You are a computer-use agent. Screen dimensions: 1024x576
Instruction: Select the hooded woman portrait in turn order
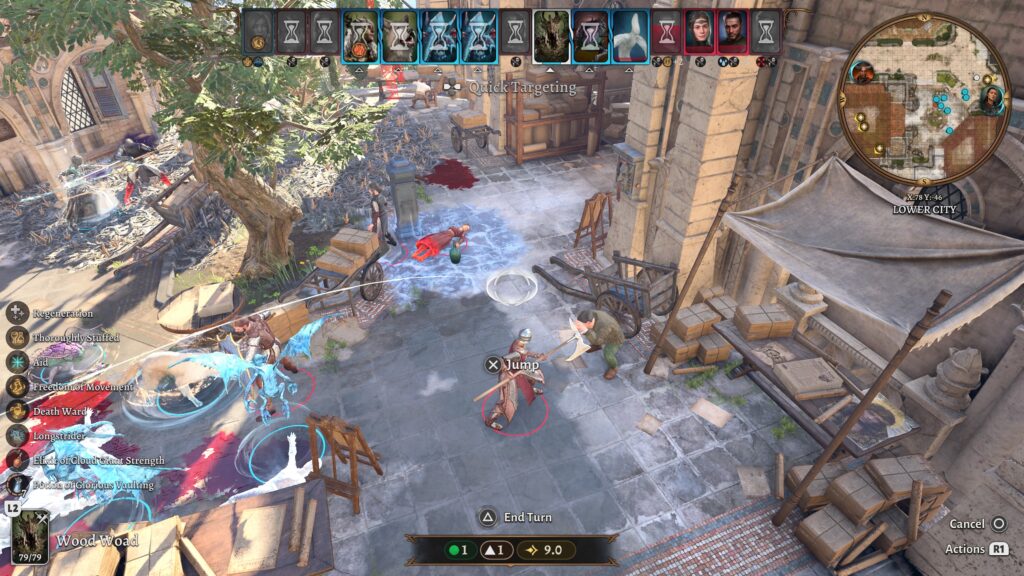pyautogui.click(x=699, y=32)
